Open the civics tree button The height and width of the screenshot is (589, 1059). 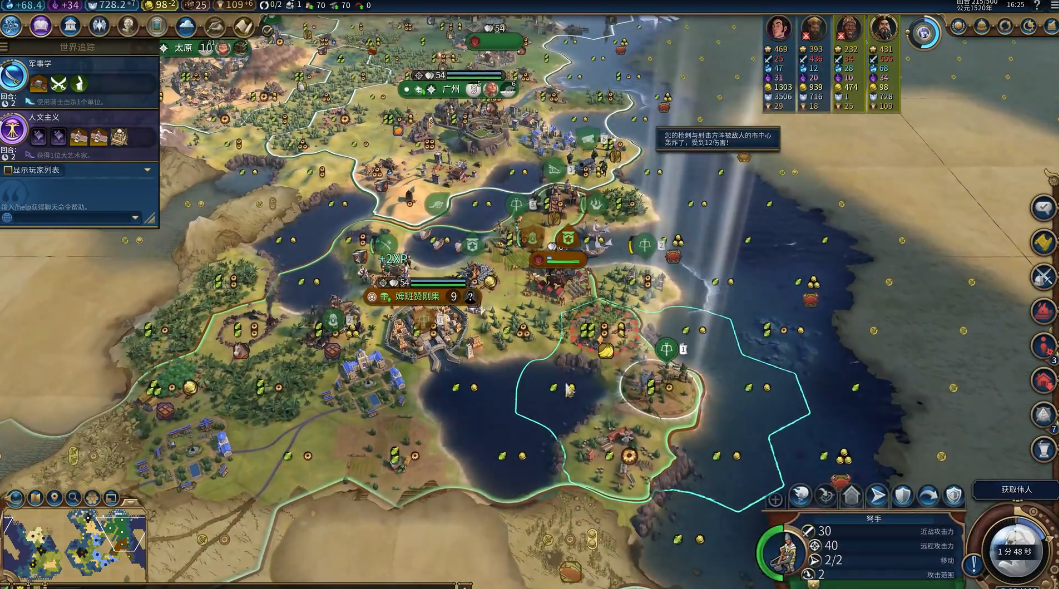coord(41,26)
